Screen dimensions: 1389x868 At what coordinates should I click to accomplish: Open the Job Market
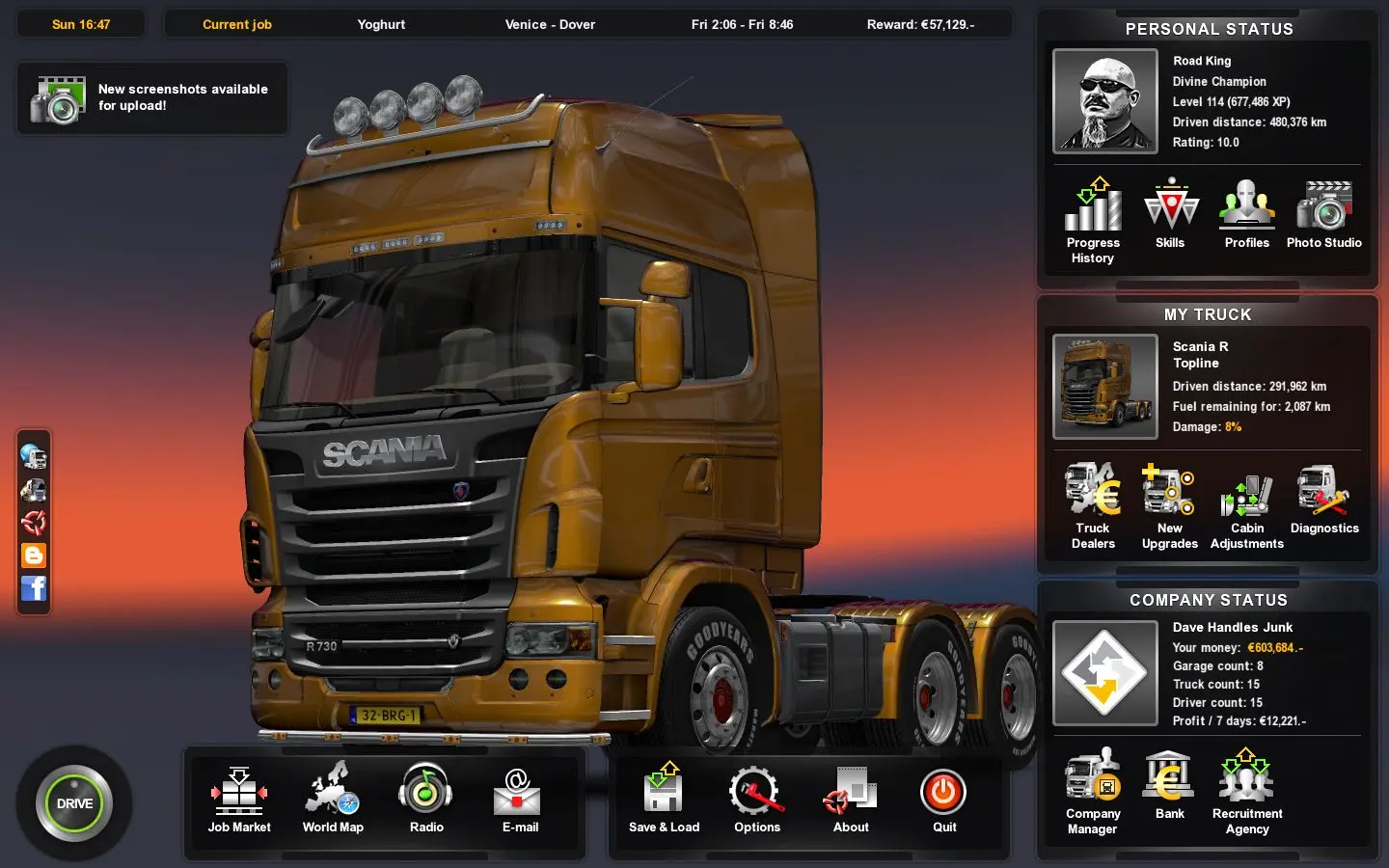(x=239, y=797)
